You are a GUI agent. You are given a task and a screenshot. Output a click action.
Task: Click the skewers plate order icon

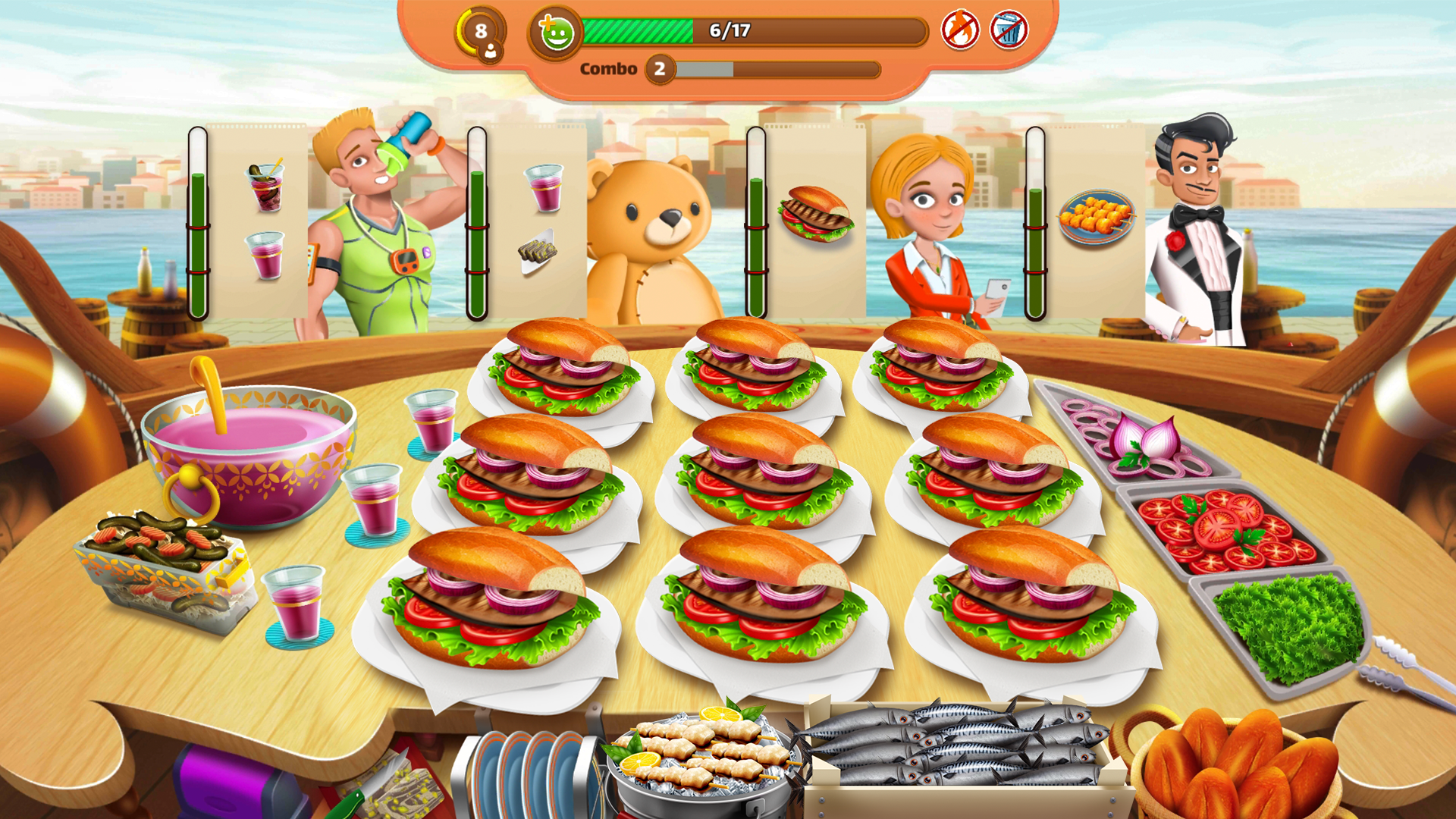[1097, 218]
